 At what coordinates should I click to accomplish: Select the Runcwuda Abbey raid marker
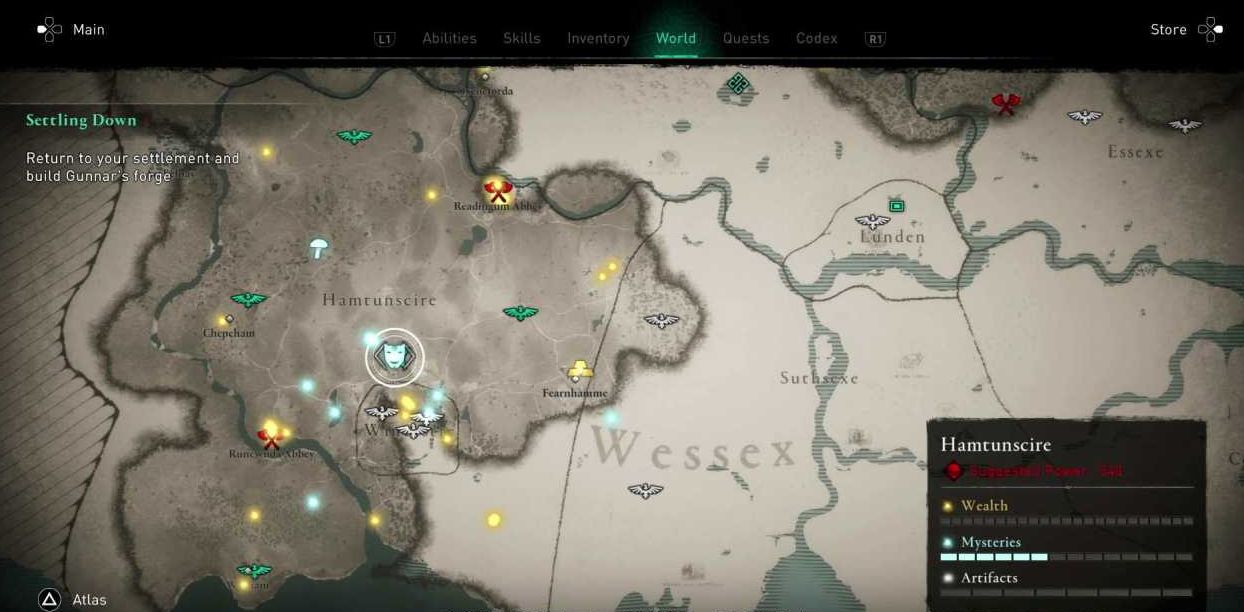click(269, 437)
